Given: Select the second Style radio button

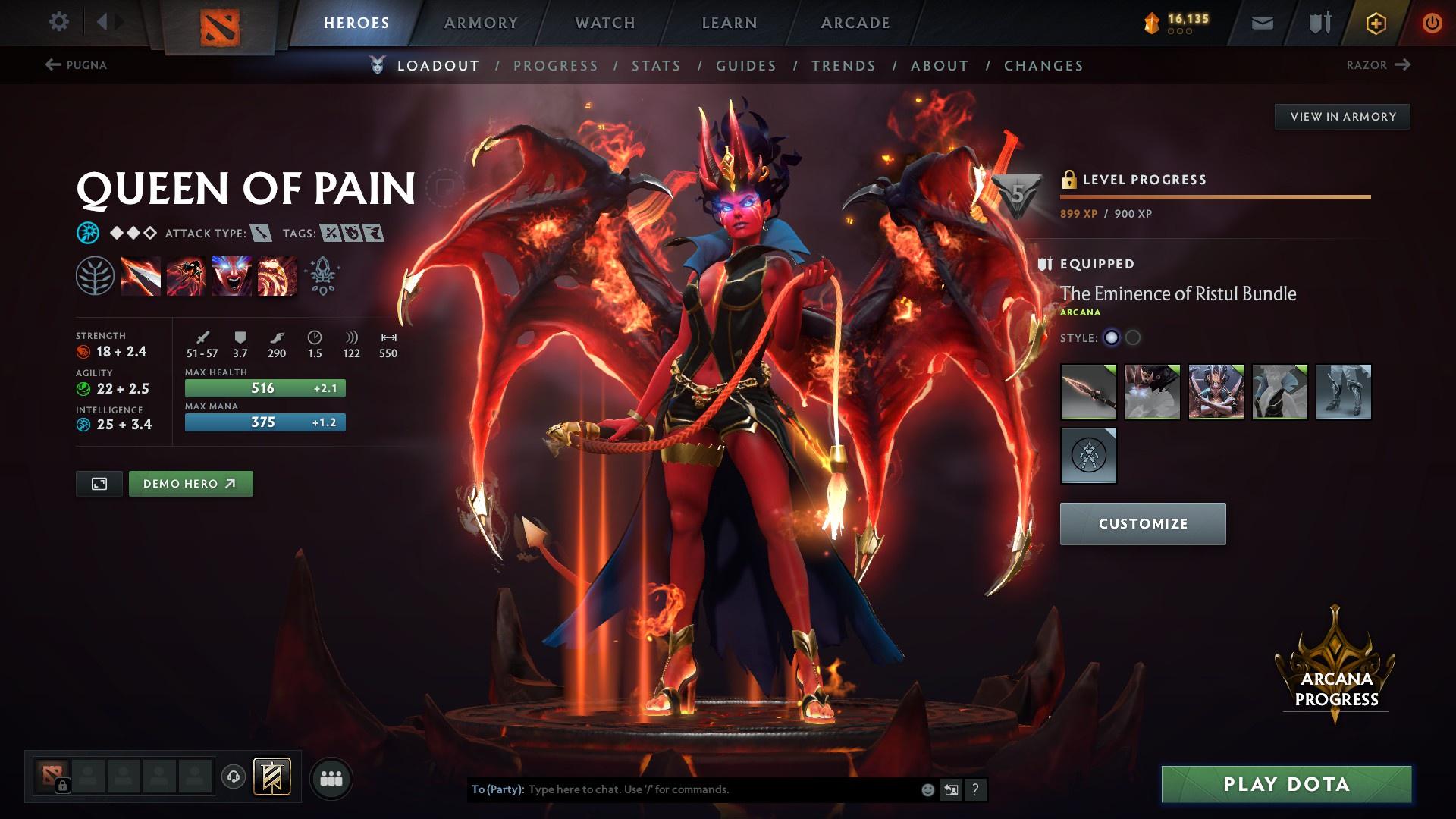Looking at the screenshot, I should pyautogui.click(x=1133, y=339).
